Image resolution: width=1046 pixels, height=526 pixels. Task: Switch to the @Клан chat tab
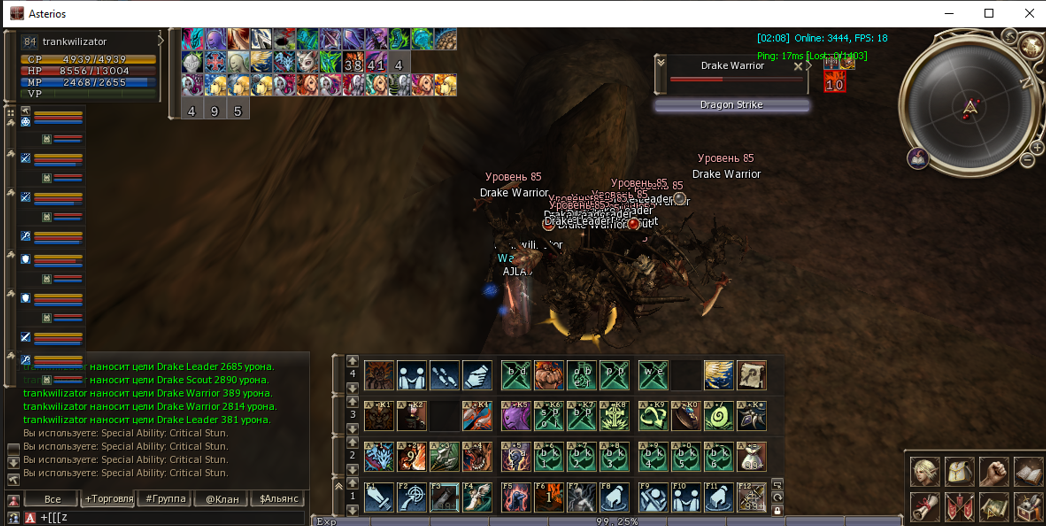222,498
